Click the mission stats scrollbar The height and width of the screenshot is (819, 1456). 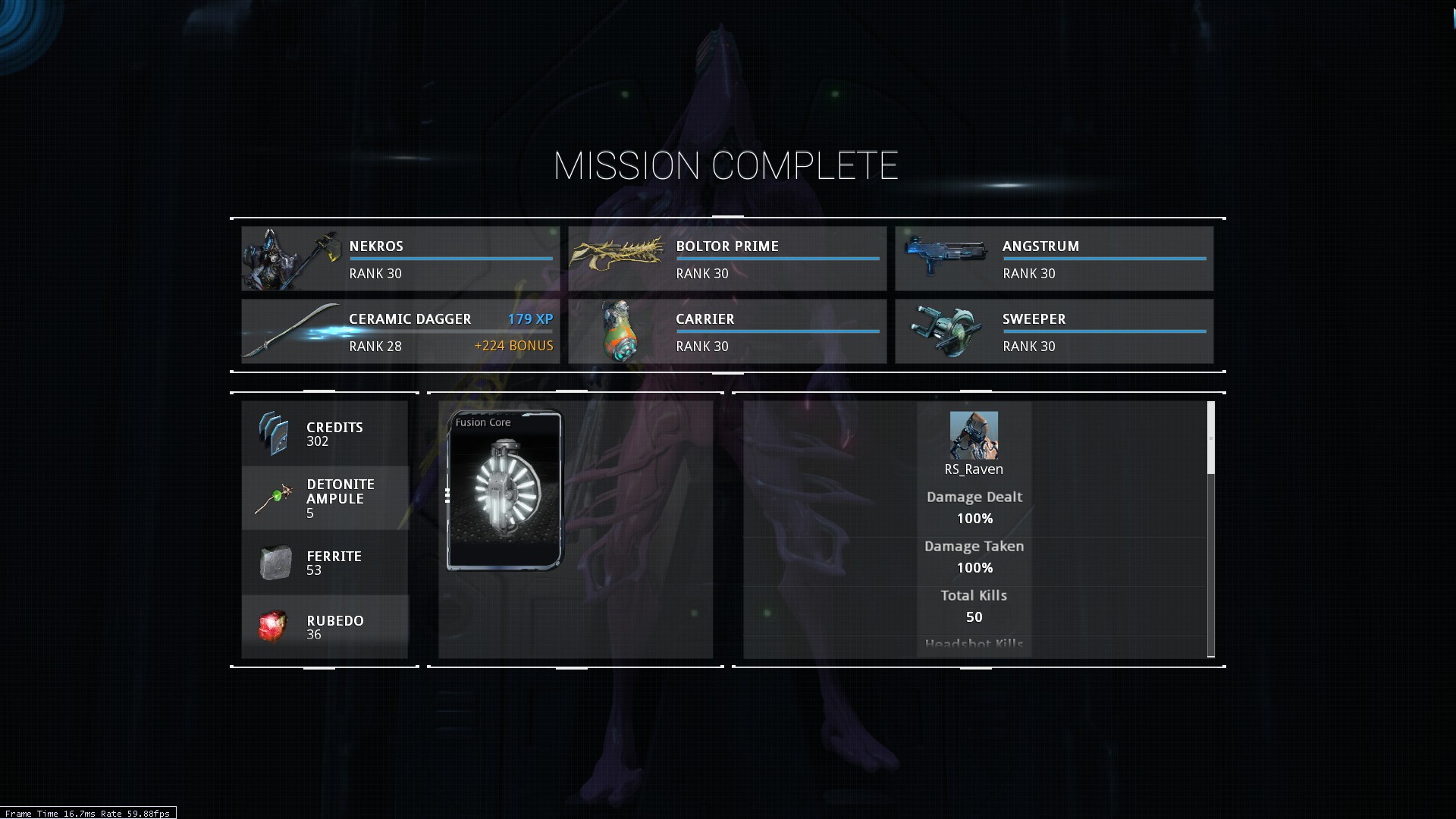[x=1210, y=440]
